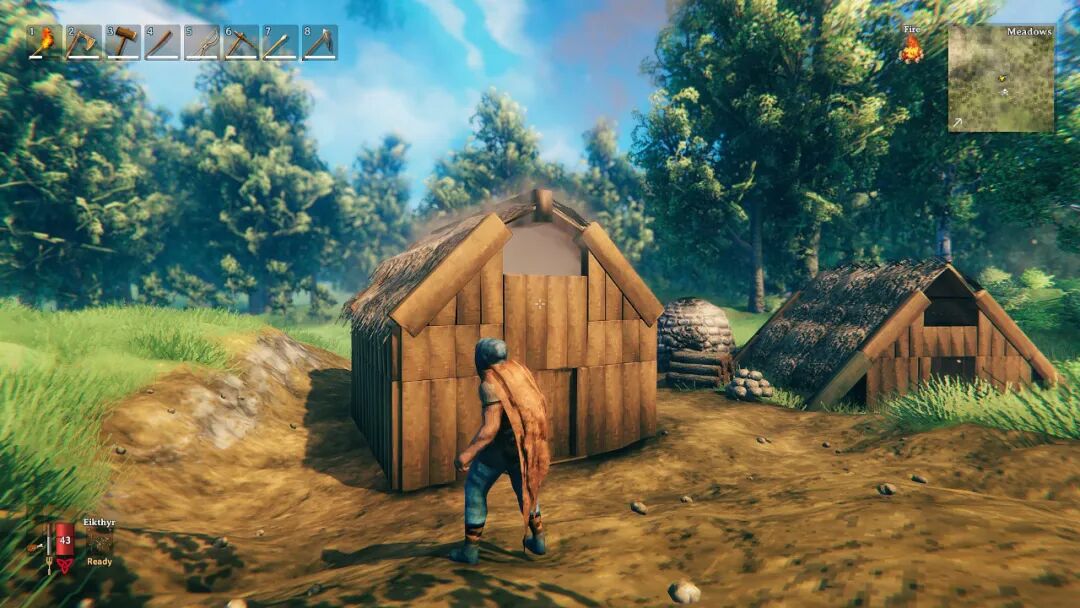This screenshot has width=1080, height=608.
Task: Select the torch in hotbar slot 1
Action: click(x=45, y=43)
